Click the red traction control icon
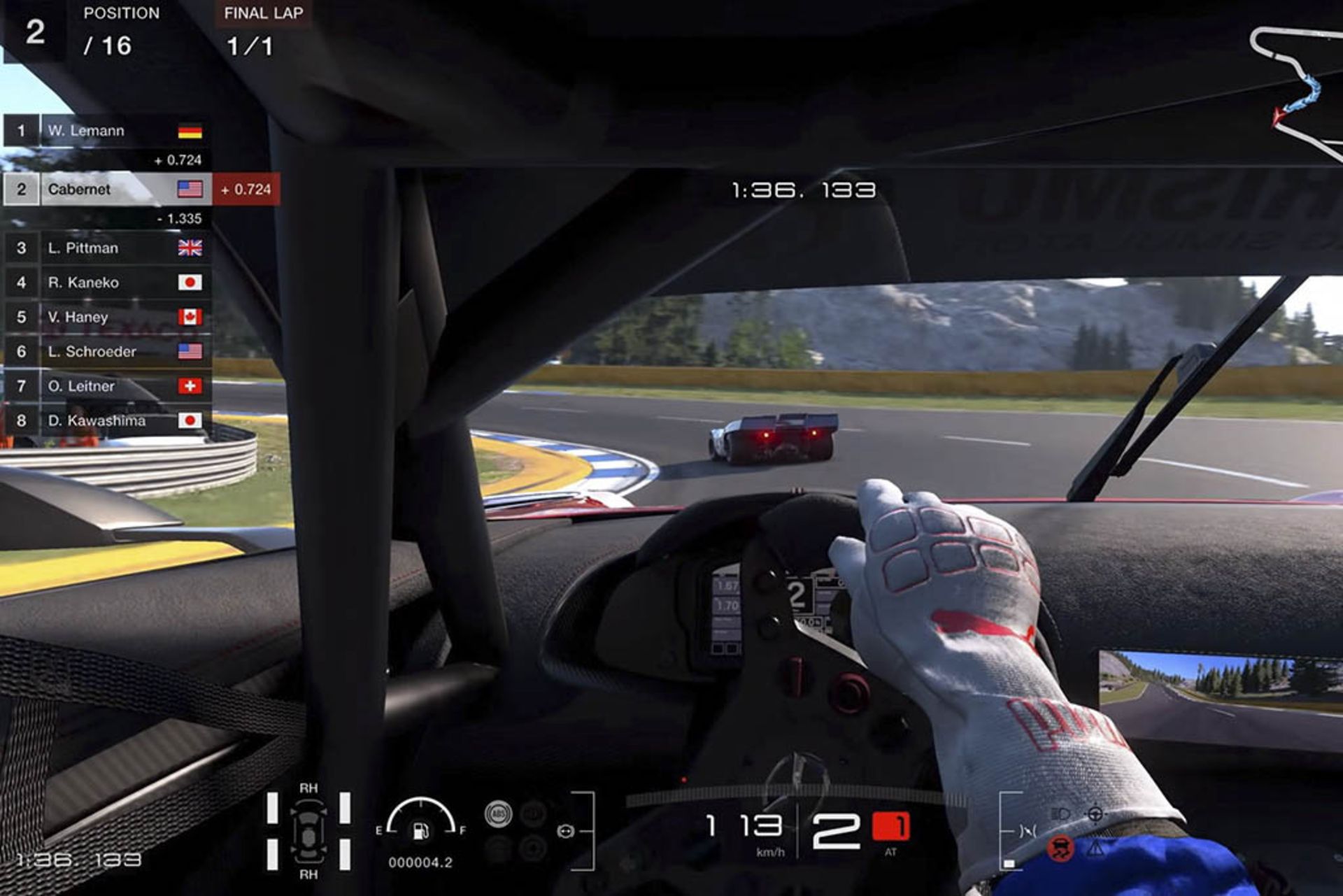This screenshot has width=1343, height=896. [x=1060, y=848]
